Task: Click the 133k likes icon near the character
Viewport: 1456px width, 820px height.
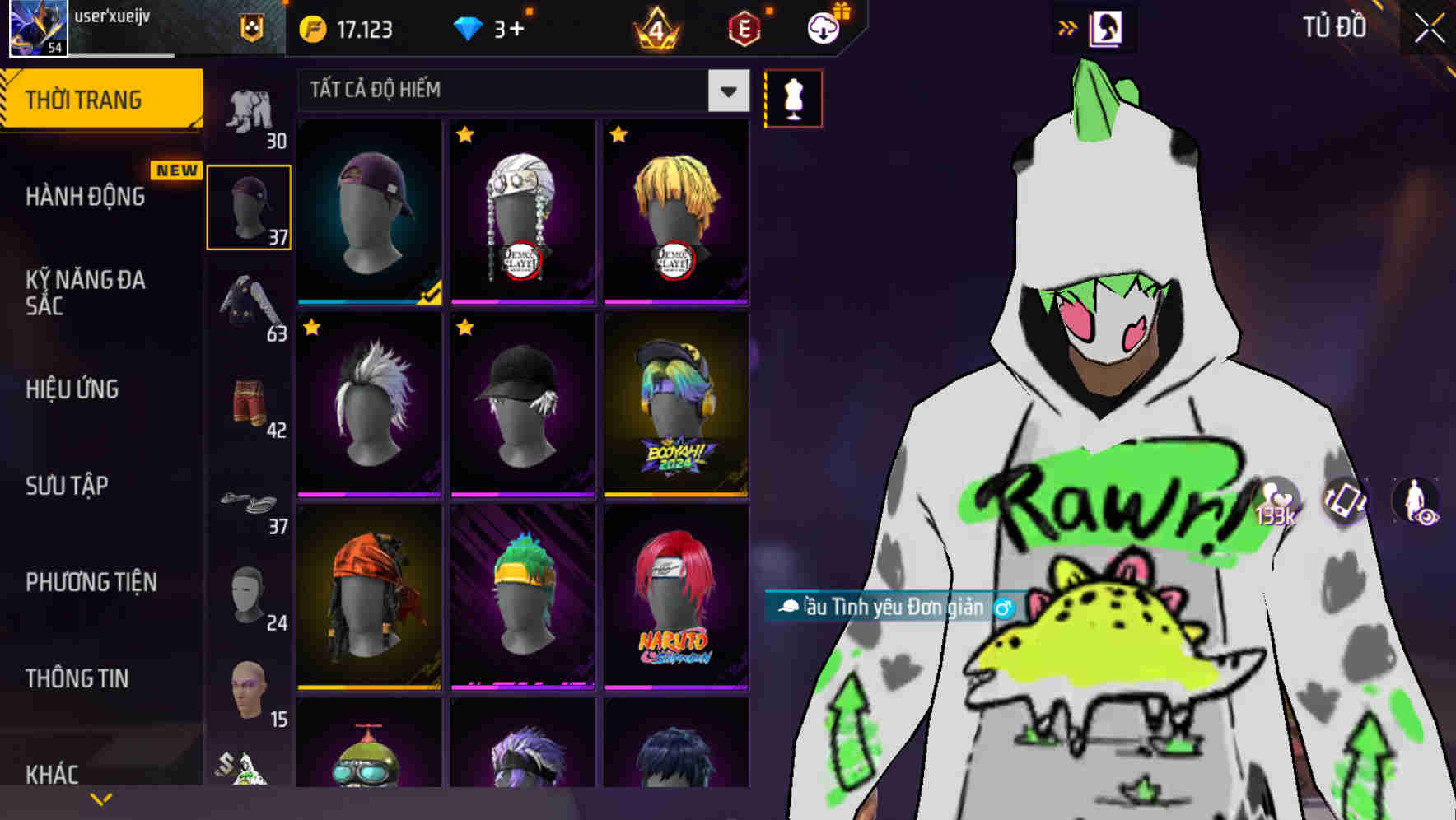Action: pyautogui.click(x=1276, y=502)
